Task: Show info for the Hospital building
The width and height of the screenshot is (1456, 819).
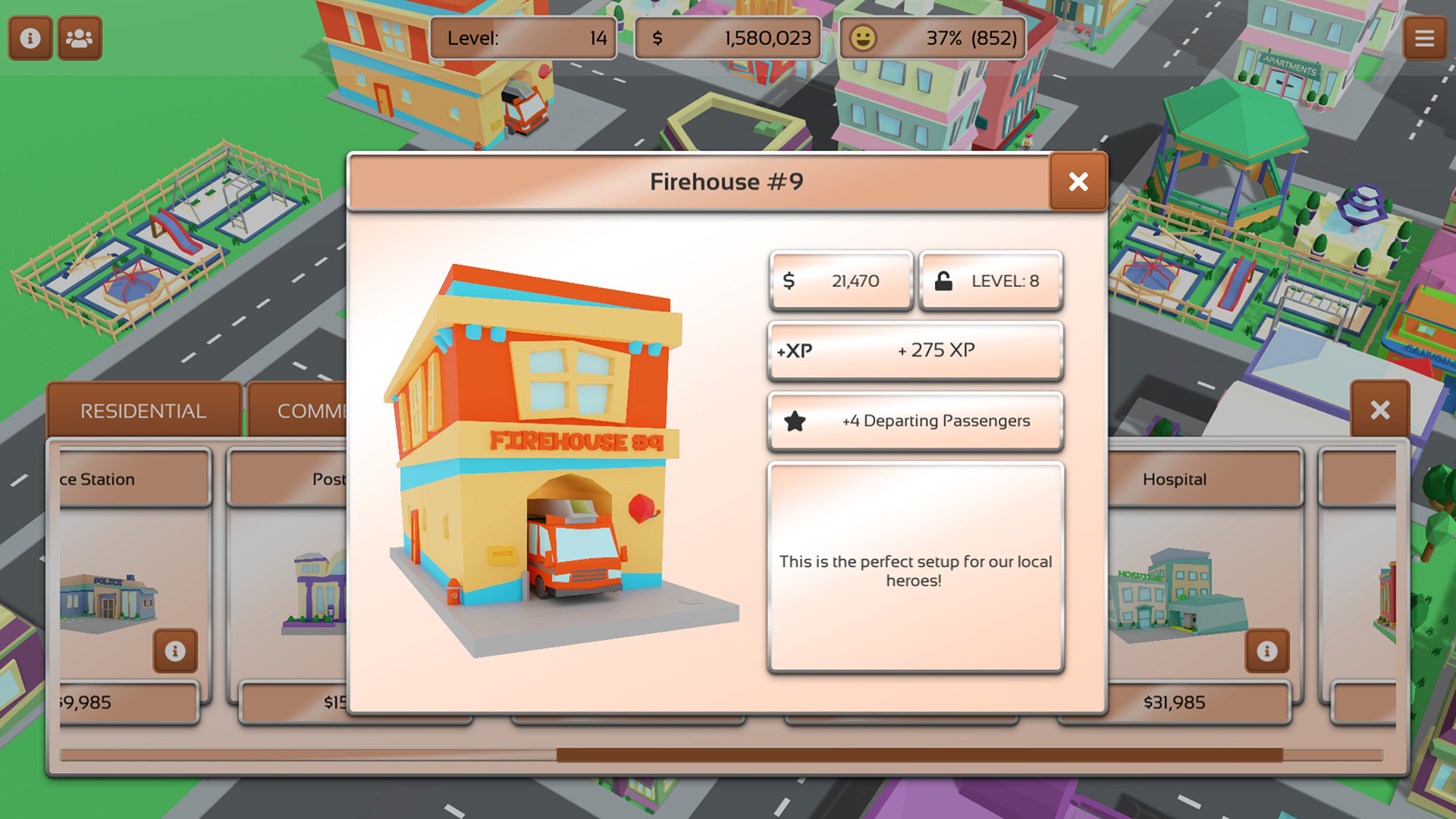Action: (1266, 651)
